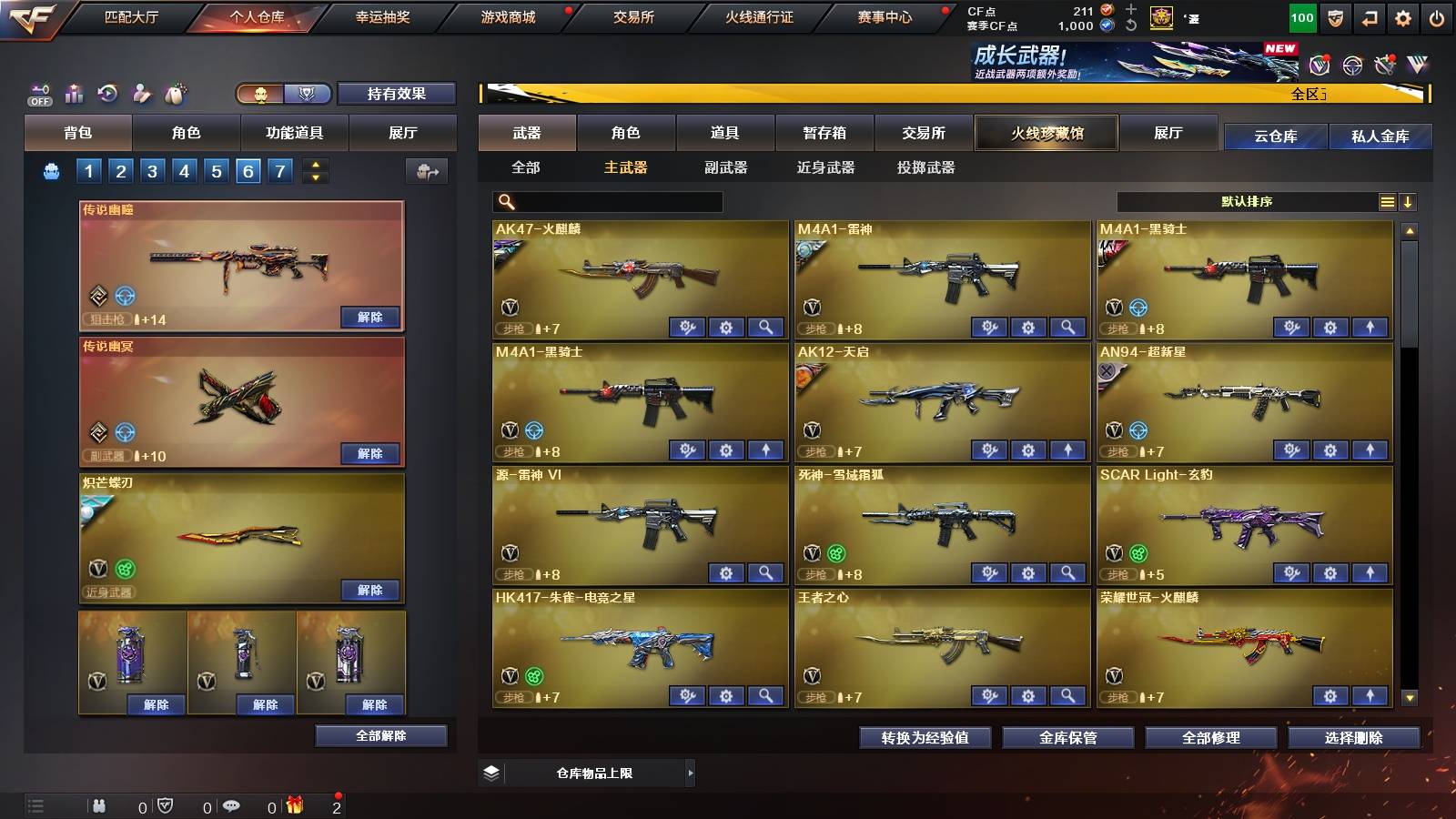Viewport: 1456px width, 819px height.
Task: Open the settings gear in the top-right corner
Action: 1402,17
